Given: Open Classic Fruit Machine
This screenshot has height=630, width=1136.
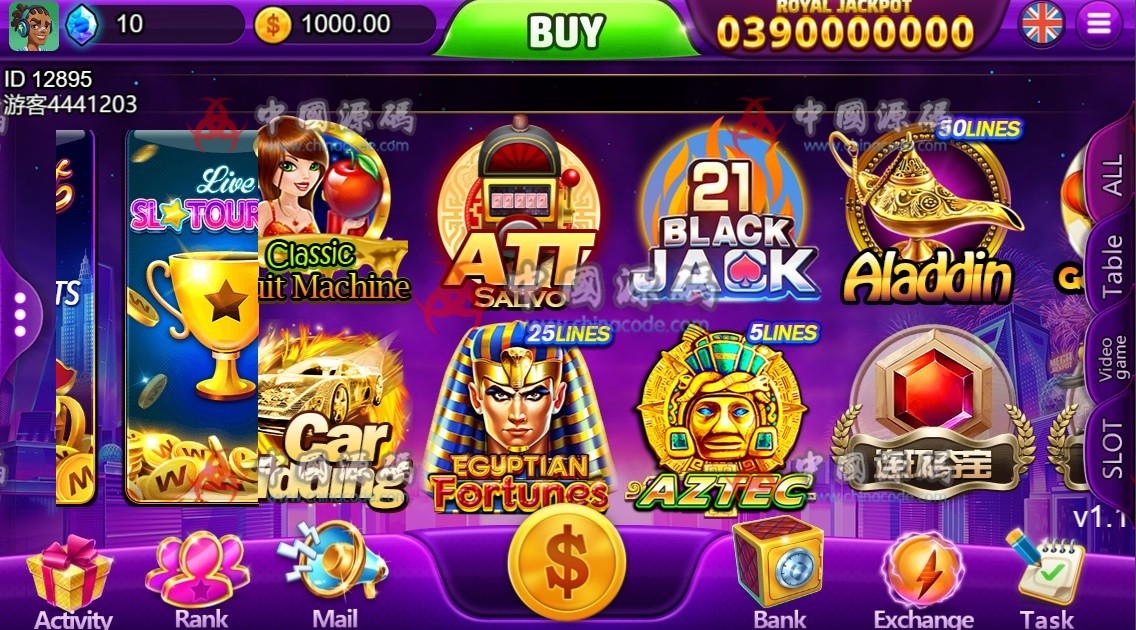Looking at the screenshot, I should 330,215.
